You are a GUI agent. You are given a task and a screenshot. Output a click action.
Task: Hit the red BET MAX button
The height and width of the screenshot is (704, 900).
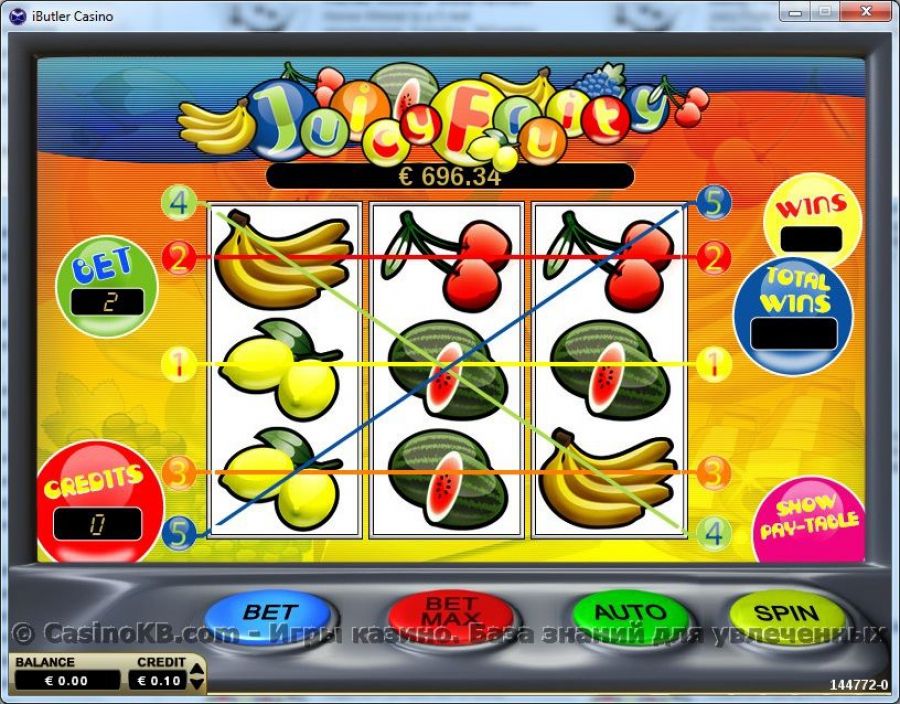450,613
